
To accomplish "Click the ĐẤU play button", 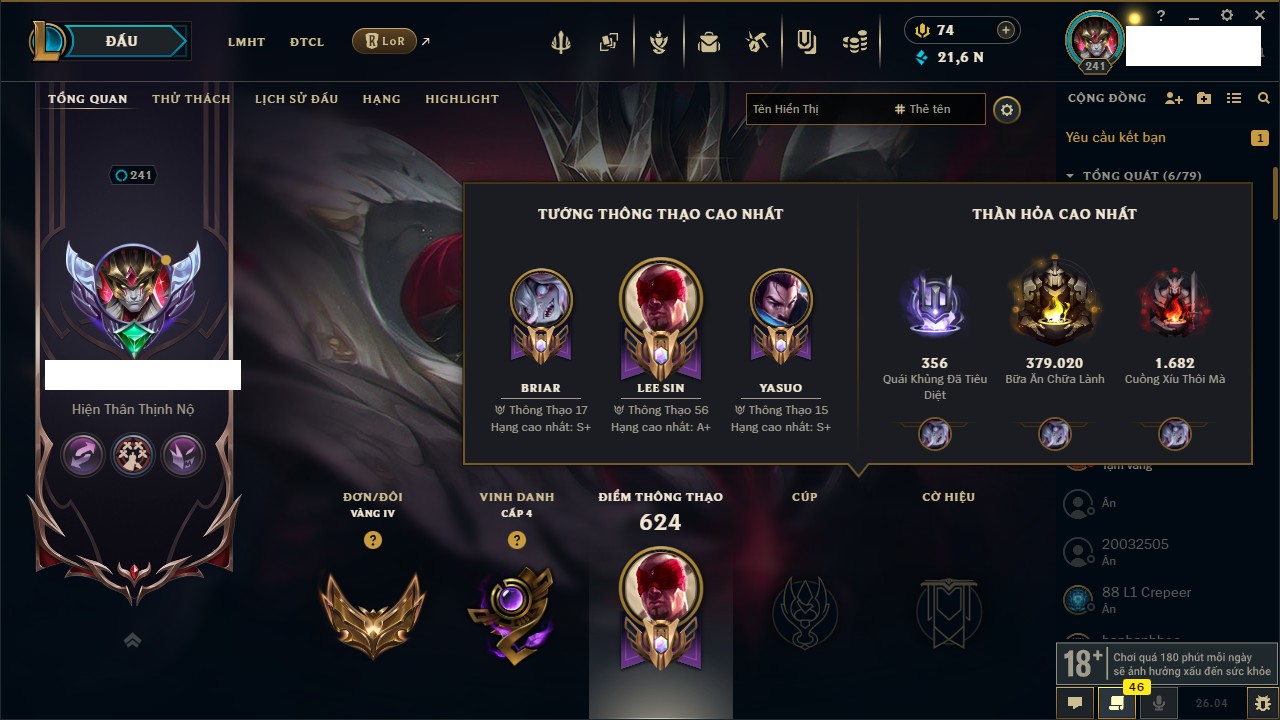I will pyautogui.click(x=122, y=41).
